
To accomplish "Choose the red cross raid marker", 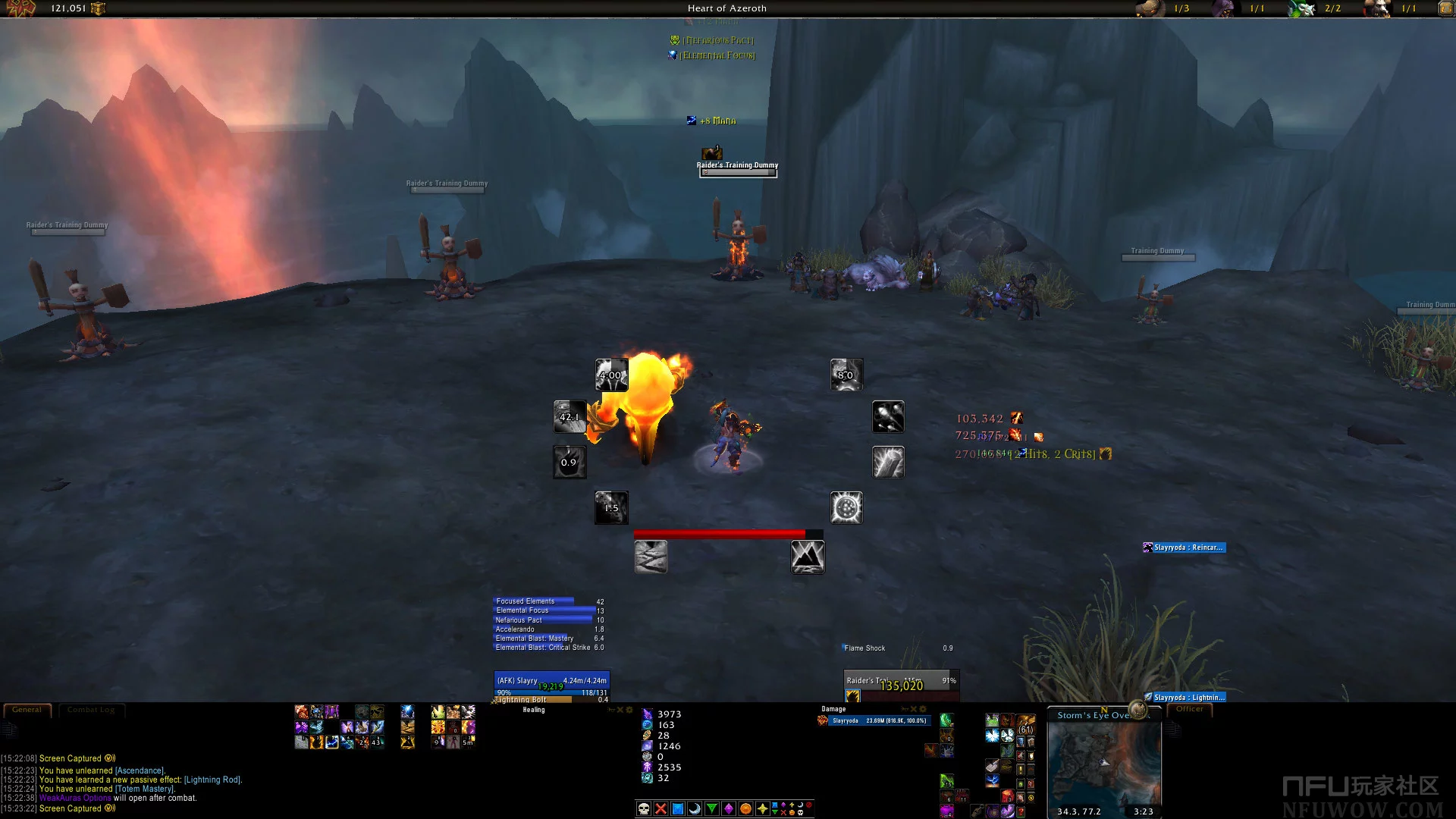I will 661,808.
